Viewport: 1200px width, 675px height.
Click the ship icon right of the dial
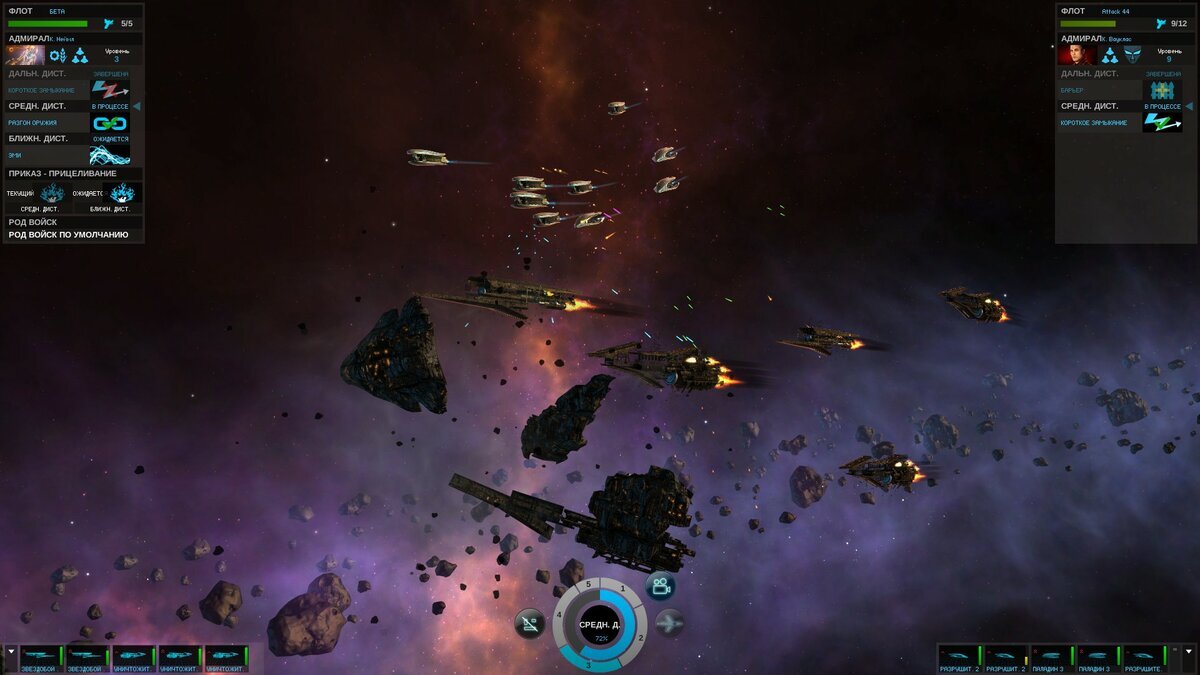669,622
